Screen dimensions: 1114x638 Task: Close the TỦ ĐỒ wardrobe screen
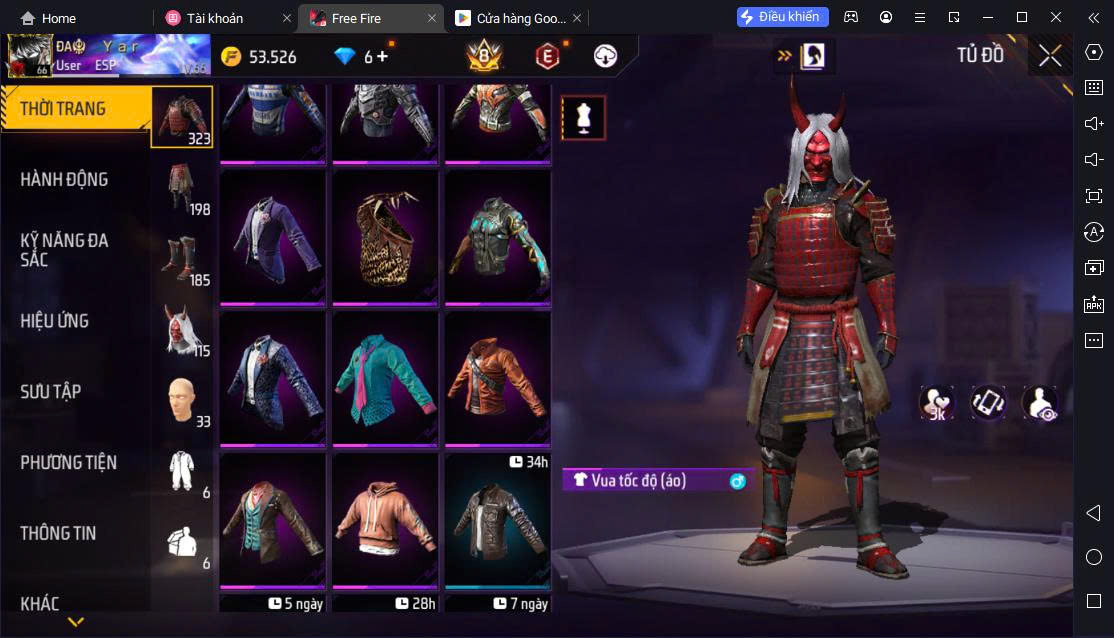(x=1050, y=55)
